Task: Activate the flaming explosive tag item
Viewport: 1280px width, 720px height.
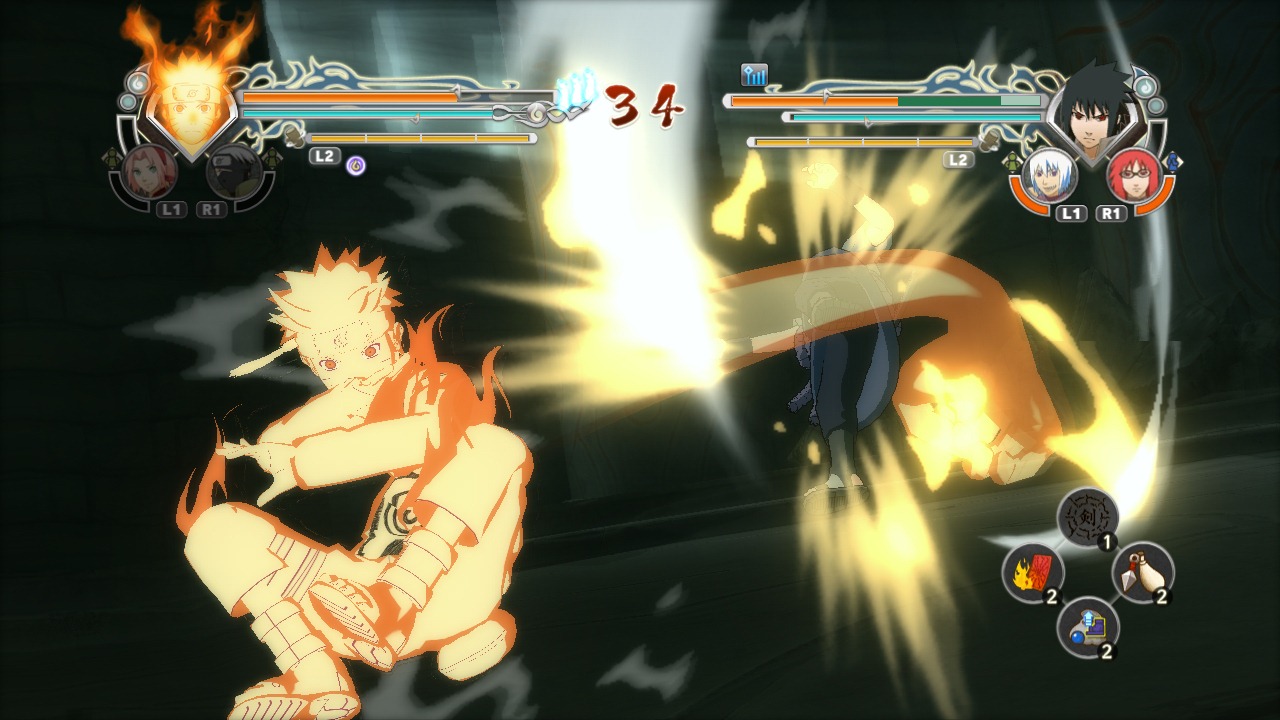Action: 1032,573
